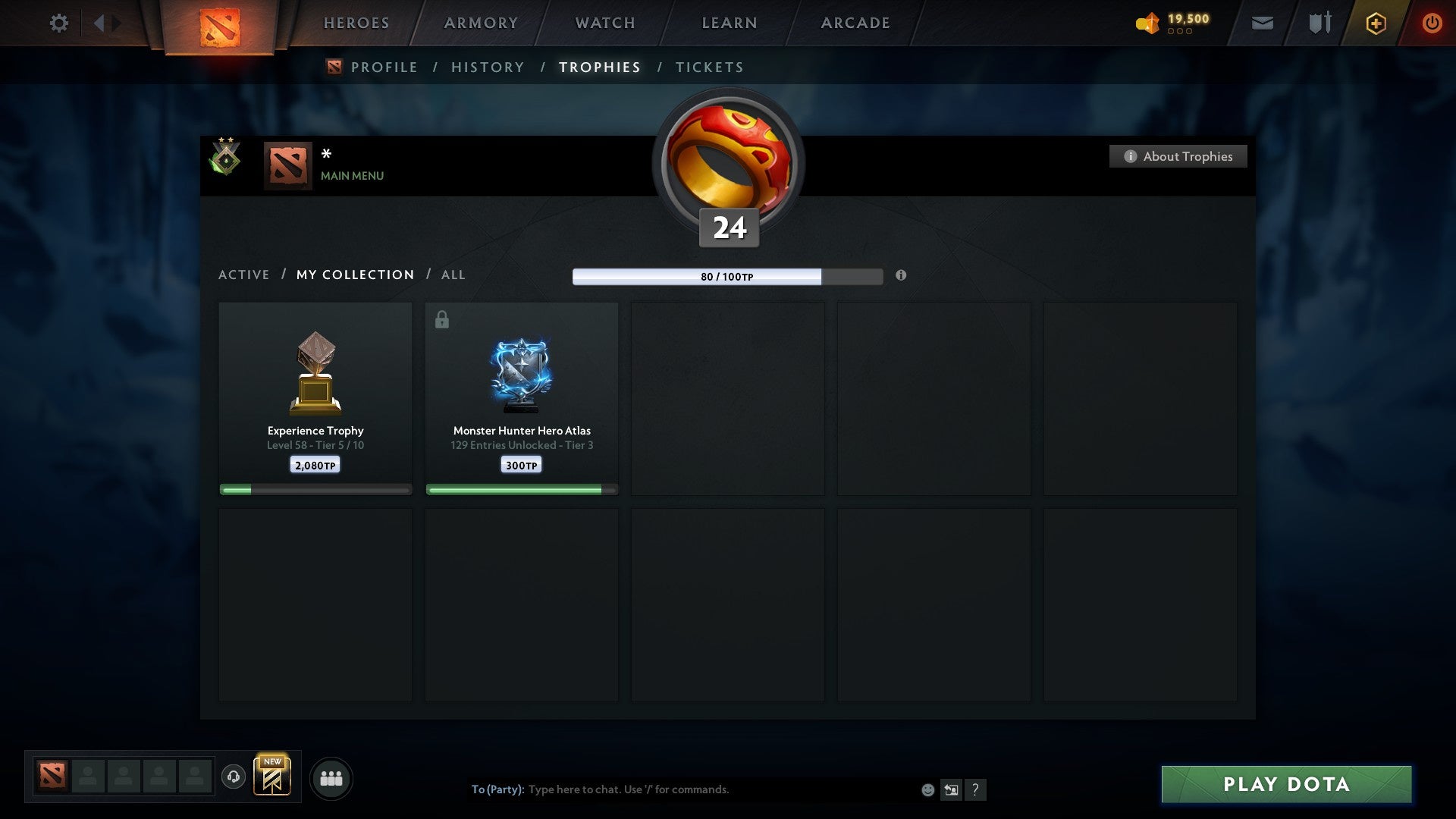The image size is (1456, 819).
Task: Click the screenshot share icon near chat
Action: 950,789
